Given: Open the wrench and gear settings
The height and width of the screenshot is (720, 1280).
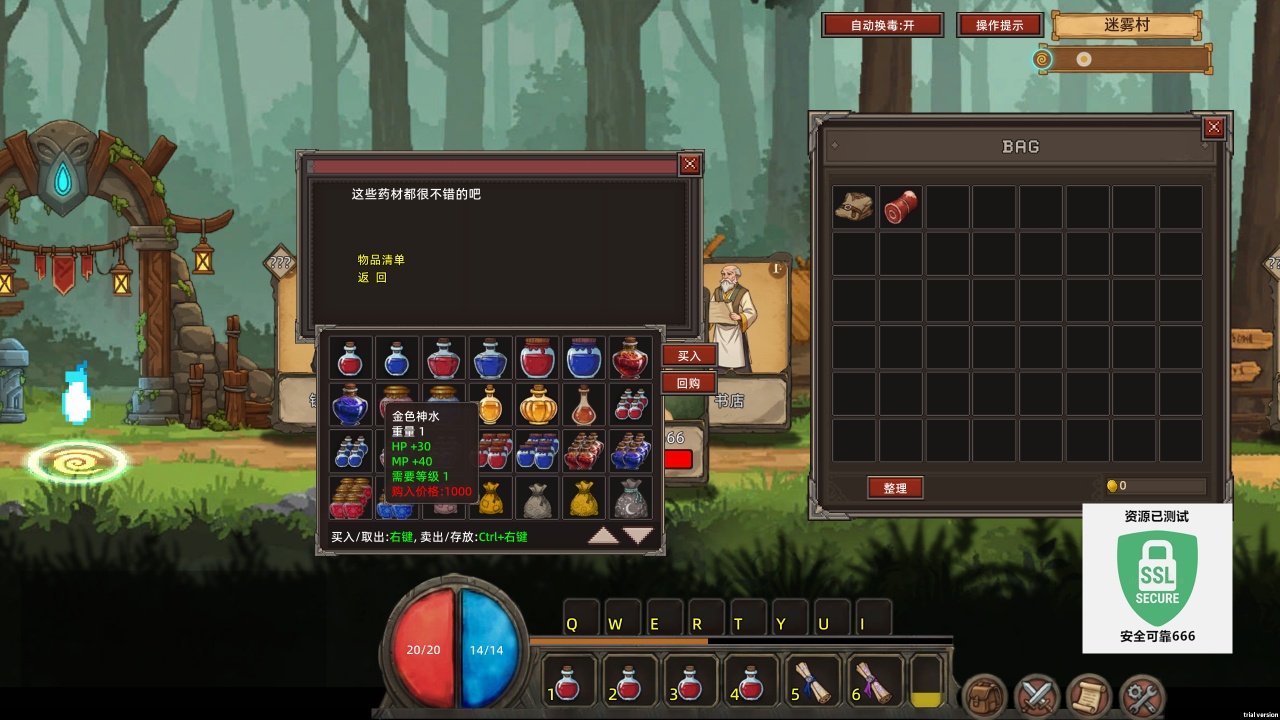Looking at the screenshot, I should point(1141,696).
